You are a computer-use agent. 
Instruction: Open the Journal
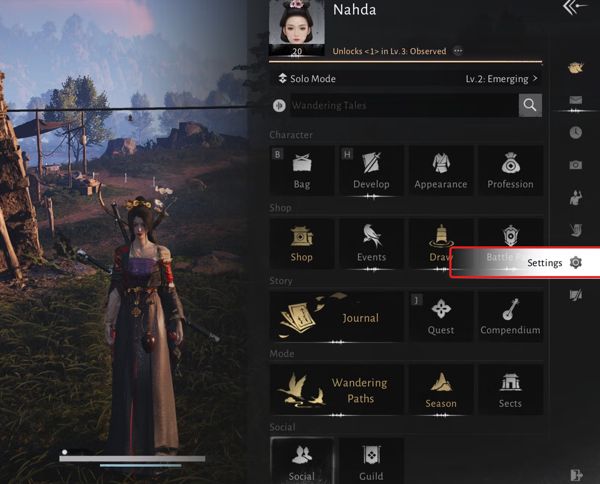[337, 316]
